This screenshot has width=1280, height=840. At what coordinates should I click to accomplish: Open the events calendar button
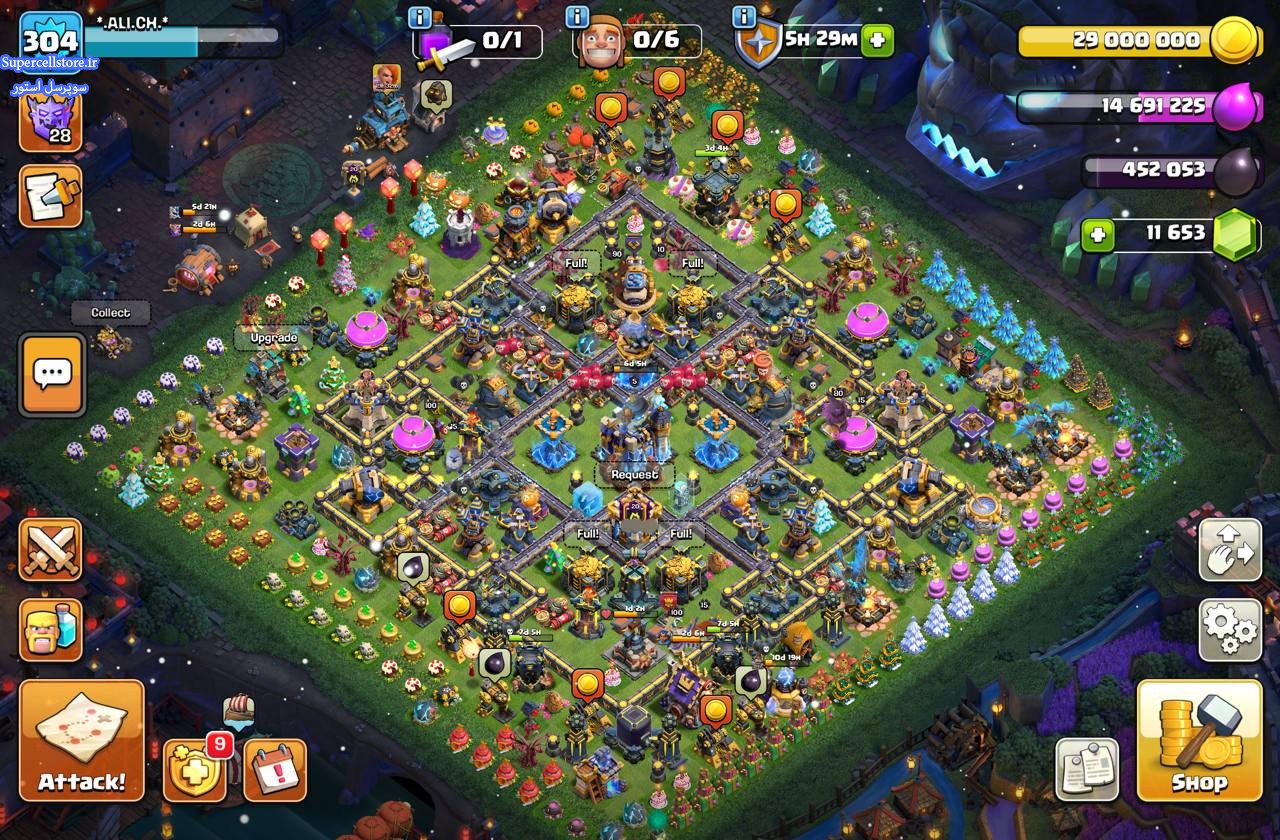(275, 769)
